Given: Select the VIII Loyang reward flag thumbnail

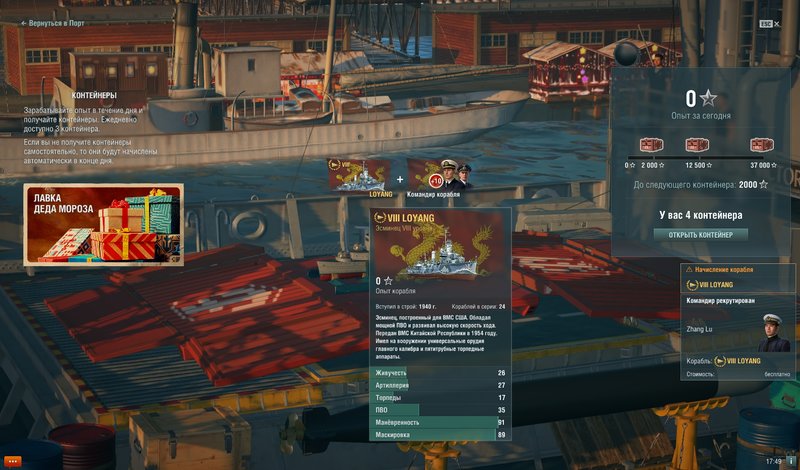Looking at the screenshot, I should 360,173.
